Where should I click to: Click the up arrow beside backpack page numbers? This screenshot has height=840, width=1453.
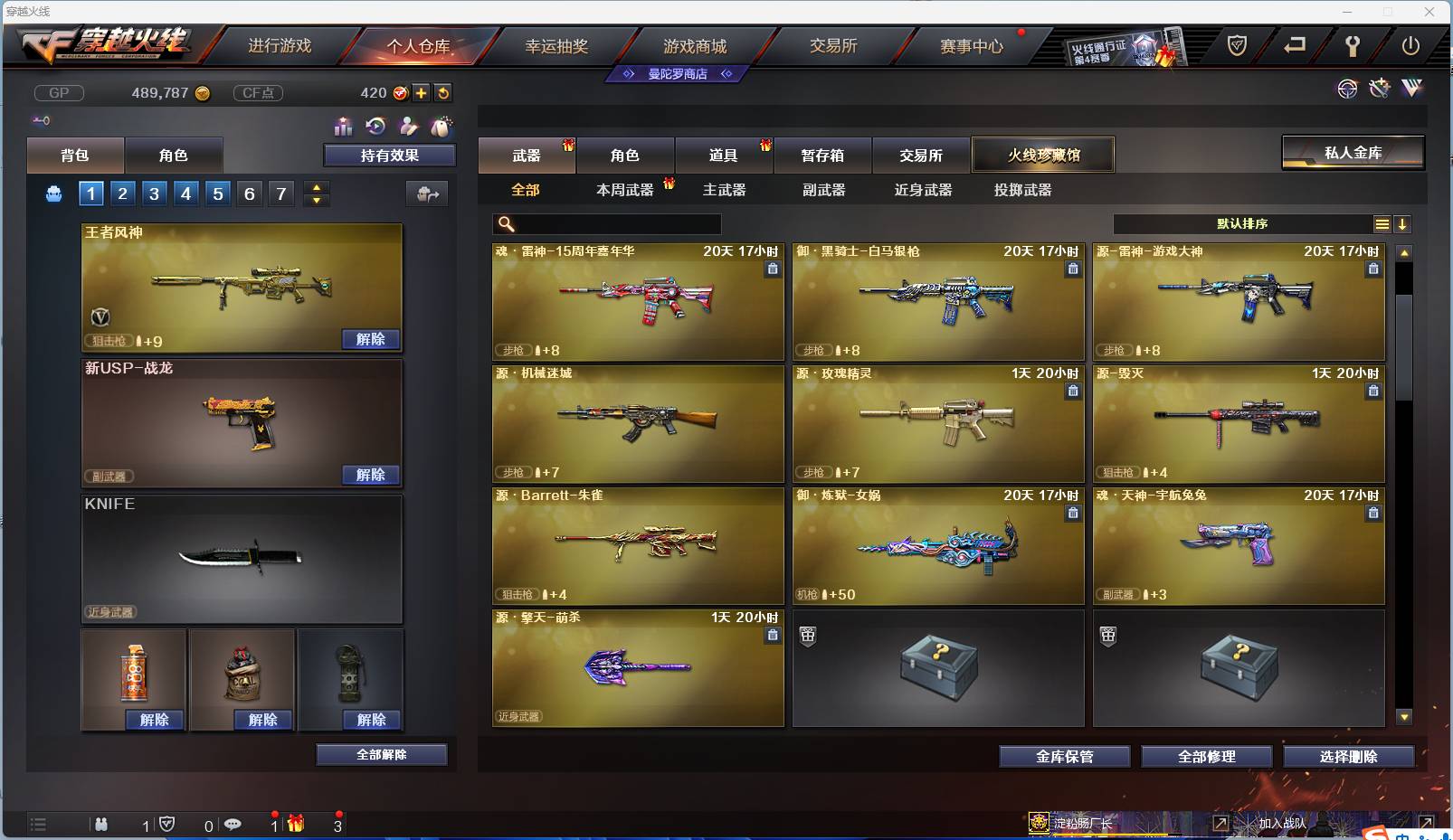click(316, 186)
